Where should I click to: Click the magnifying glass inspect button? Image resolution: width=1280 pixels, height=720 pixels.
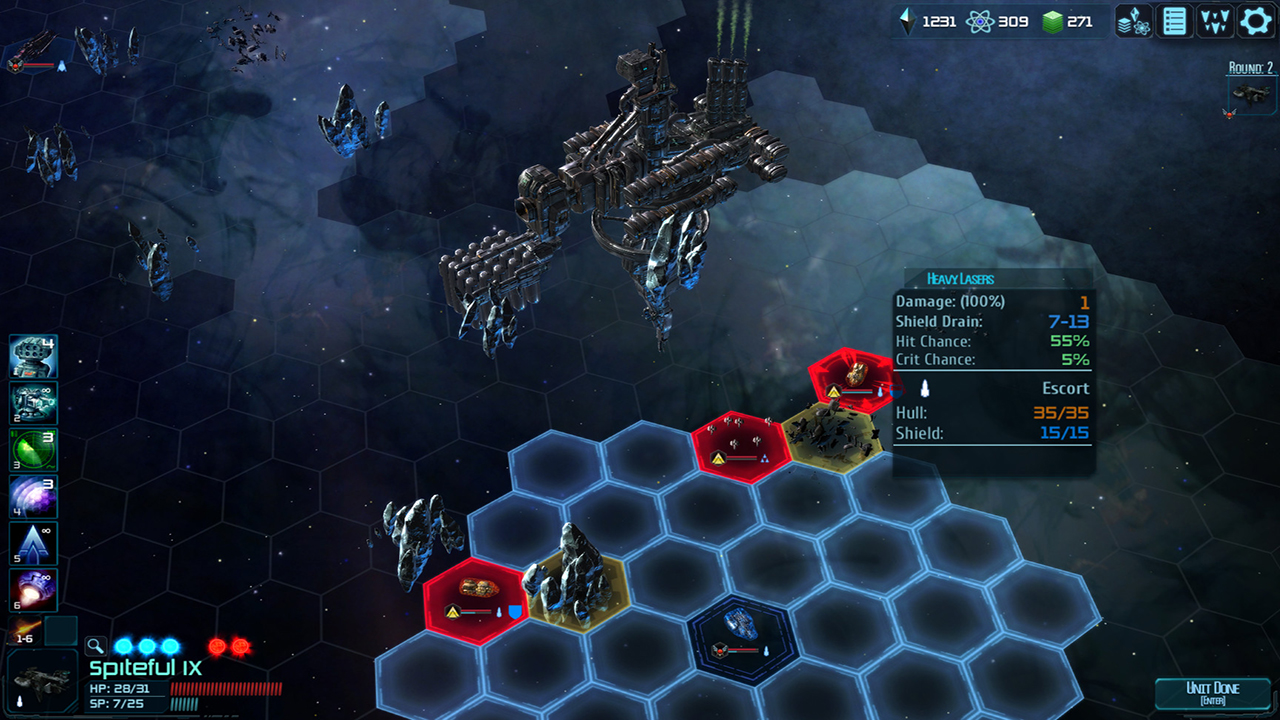coord(95,646)
